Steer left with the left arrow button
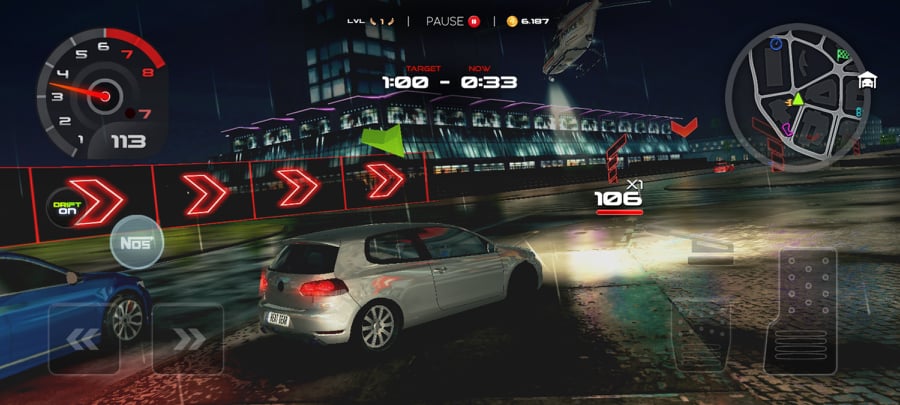Image resolution: width=900 pixels, height=405 pixels. click(x=84, y=339)
